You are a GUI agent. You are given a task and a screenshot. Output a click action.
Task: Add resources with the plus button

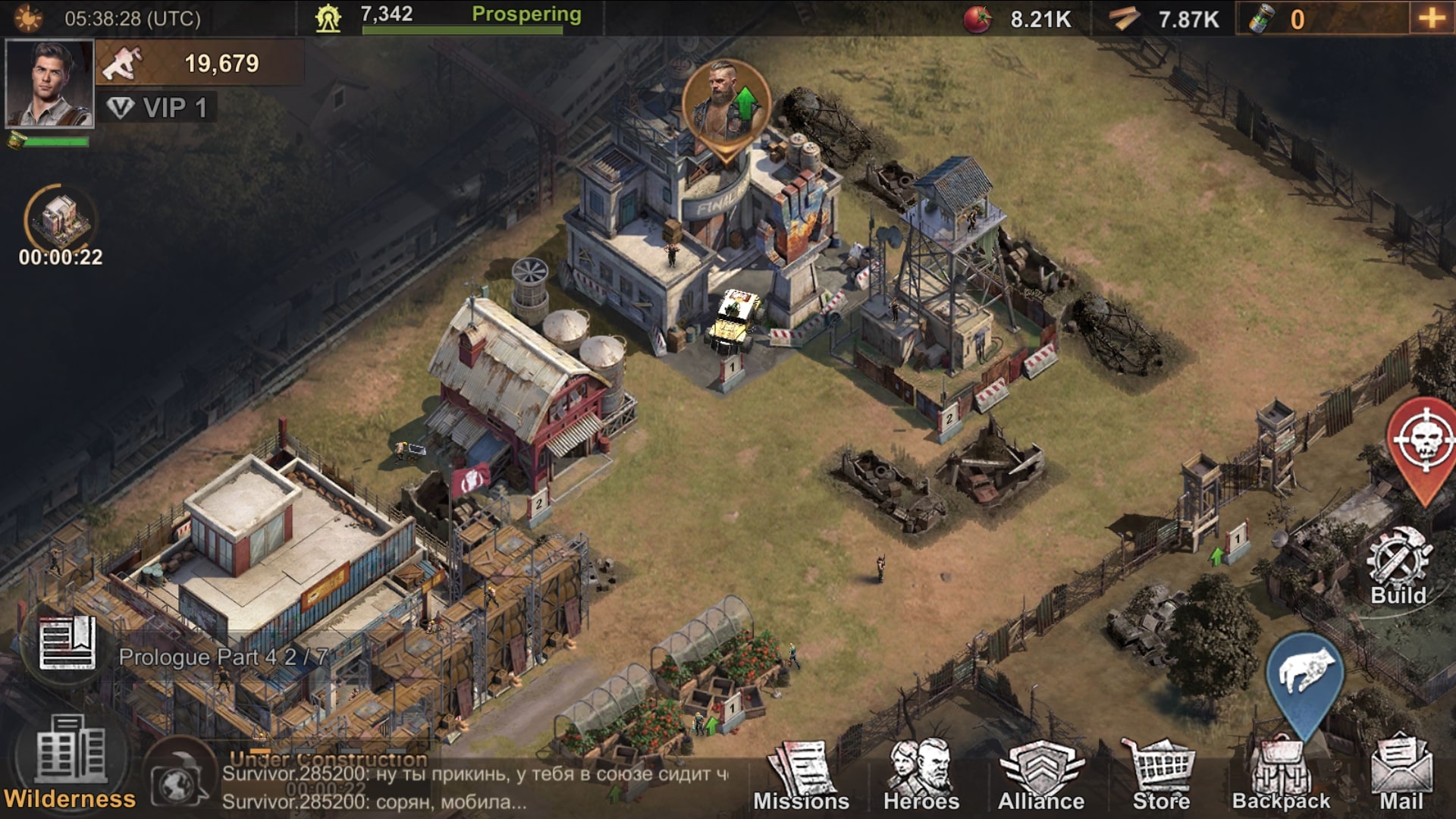[x=1431, y=18]
